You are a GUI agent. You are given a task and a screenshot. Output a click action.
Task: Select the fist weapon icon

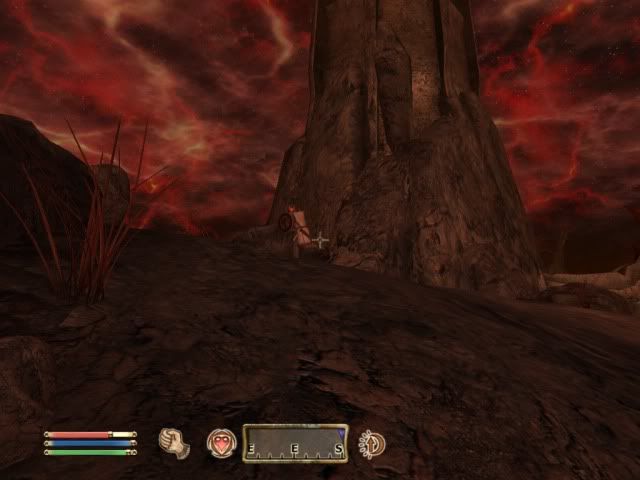point(174,442)
